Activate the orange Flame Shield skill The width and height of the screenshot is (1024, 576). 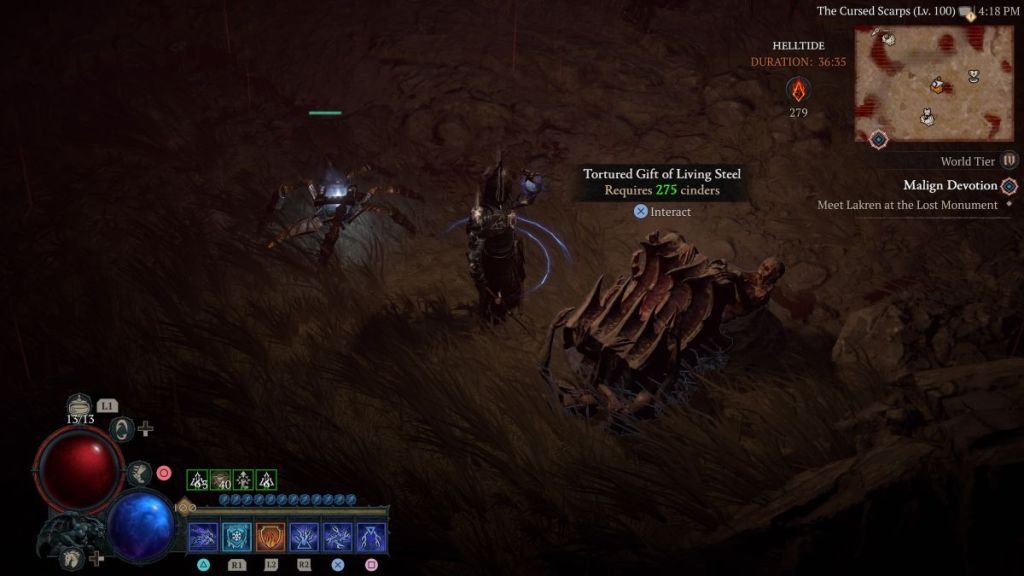pos(271,537)
